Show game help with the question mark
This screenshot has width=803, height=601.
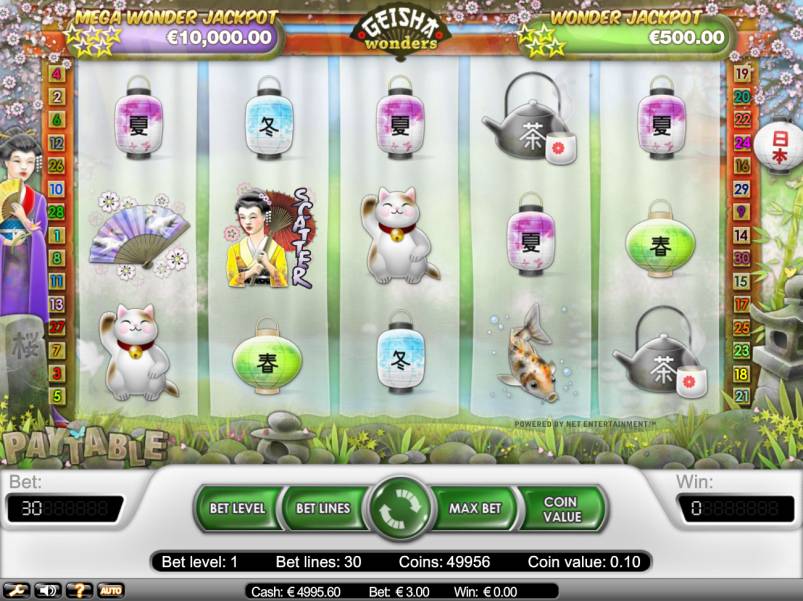(x=78, y=590)
